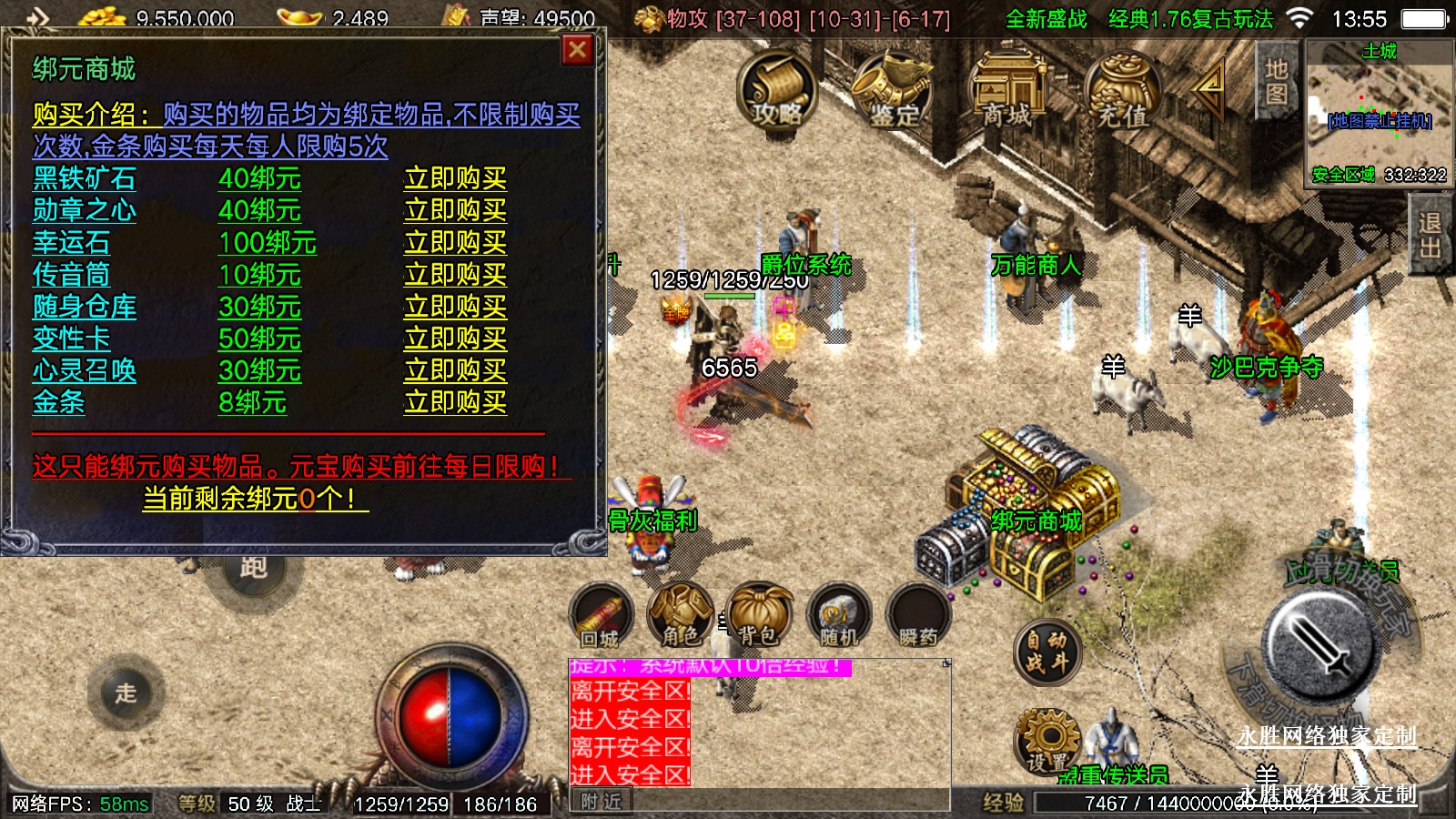Open the 地图 map button
The height and width of the screenshot is (819, 1456).
1276,82
